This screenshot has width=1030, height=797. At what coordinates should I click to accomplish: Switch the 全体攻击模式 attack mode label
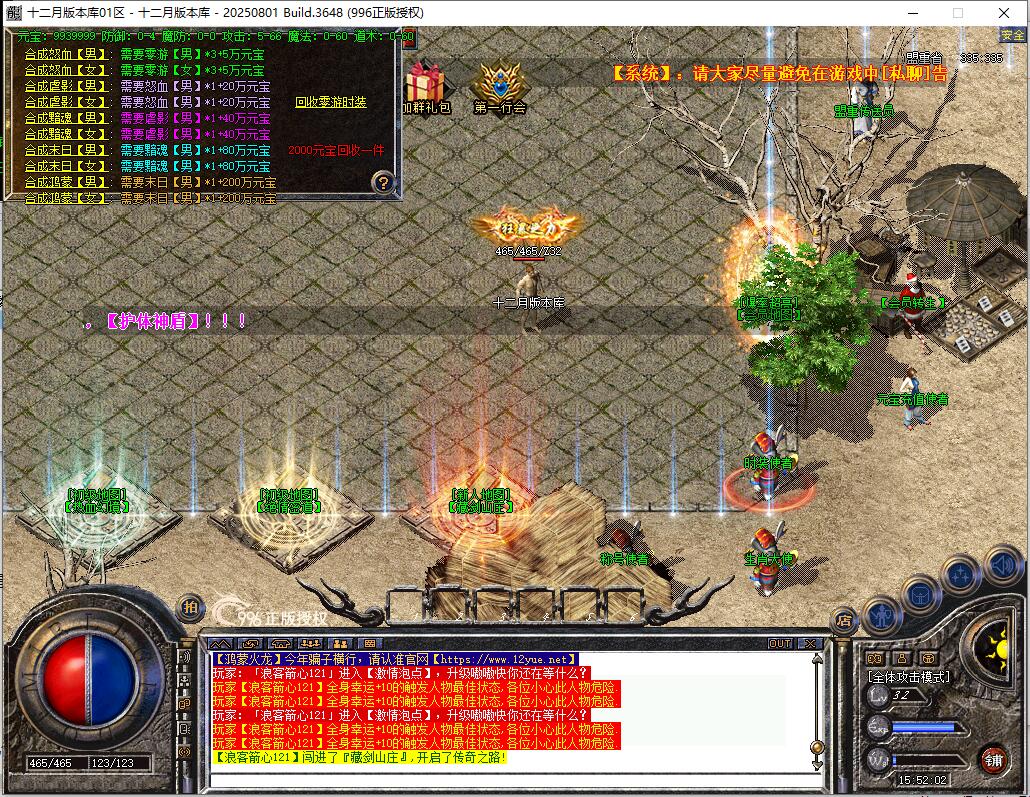tap(909, 677)
